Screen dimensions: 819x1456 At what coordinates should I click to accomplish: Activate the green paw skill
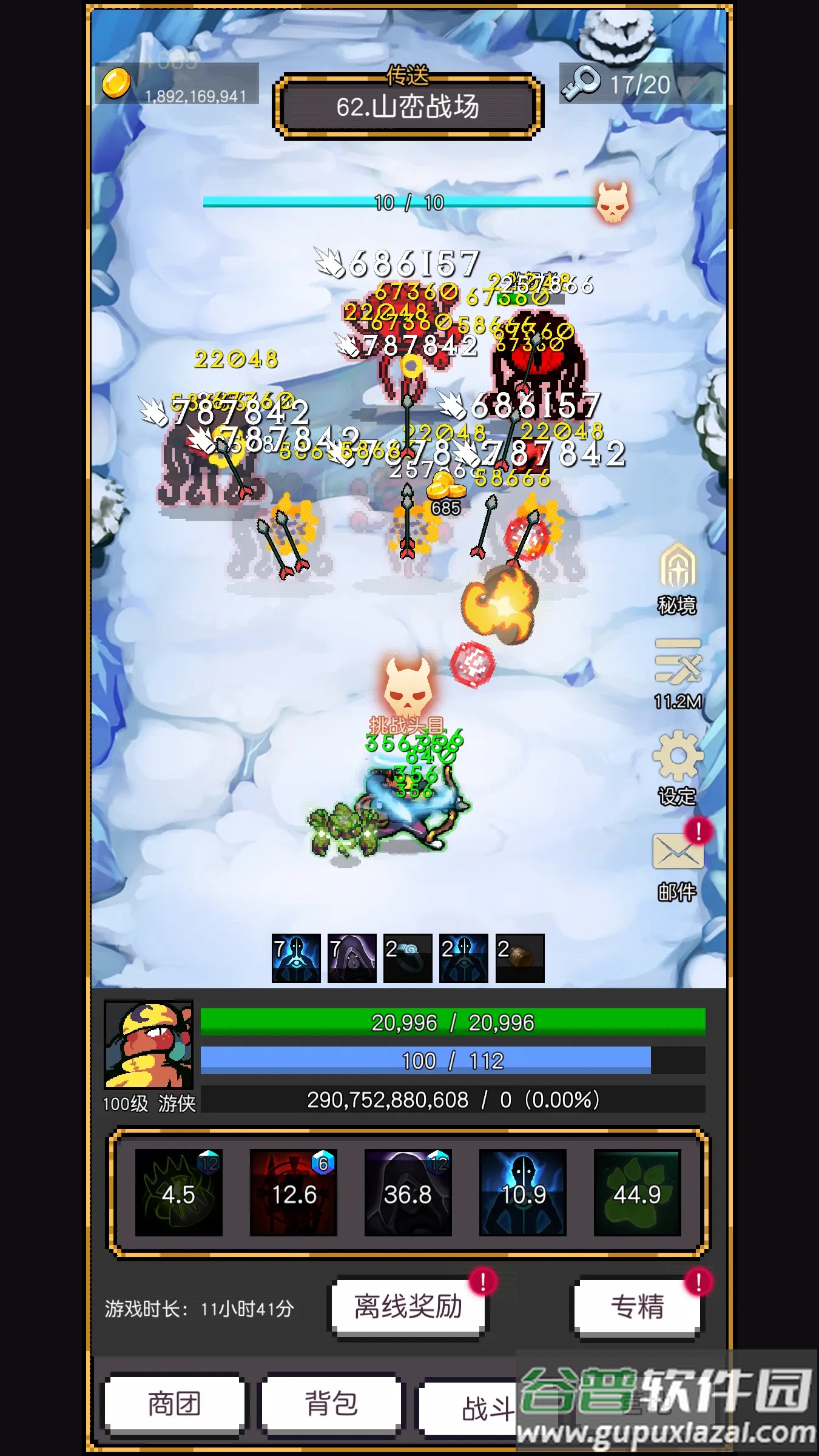(637, 1193)
